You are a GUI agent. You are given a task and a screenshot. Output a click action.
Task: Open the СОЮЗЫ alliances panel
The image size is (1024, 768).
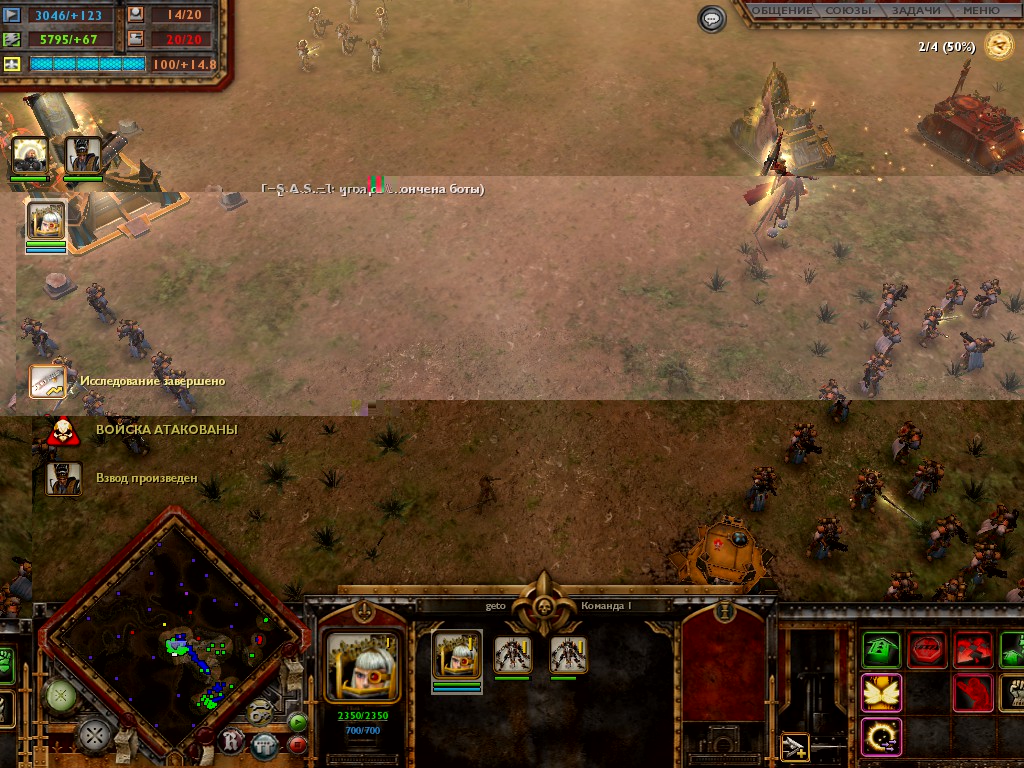[x=848, y=10]
